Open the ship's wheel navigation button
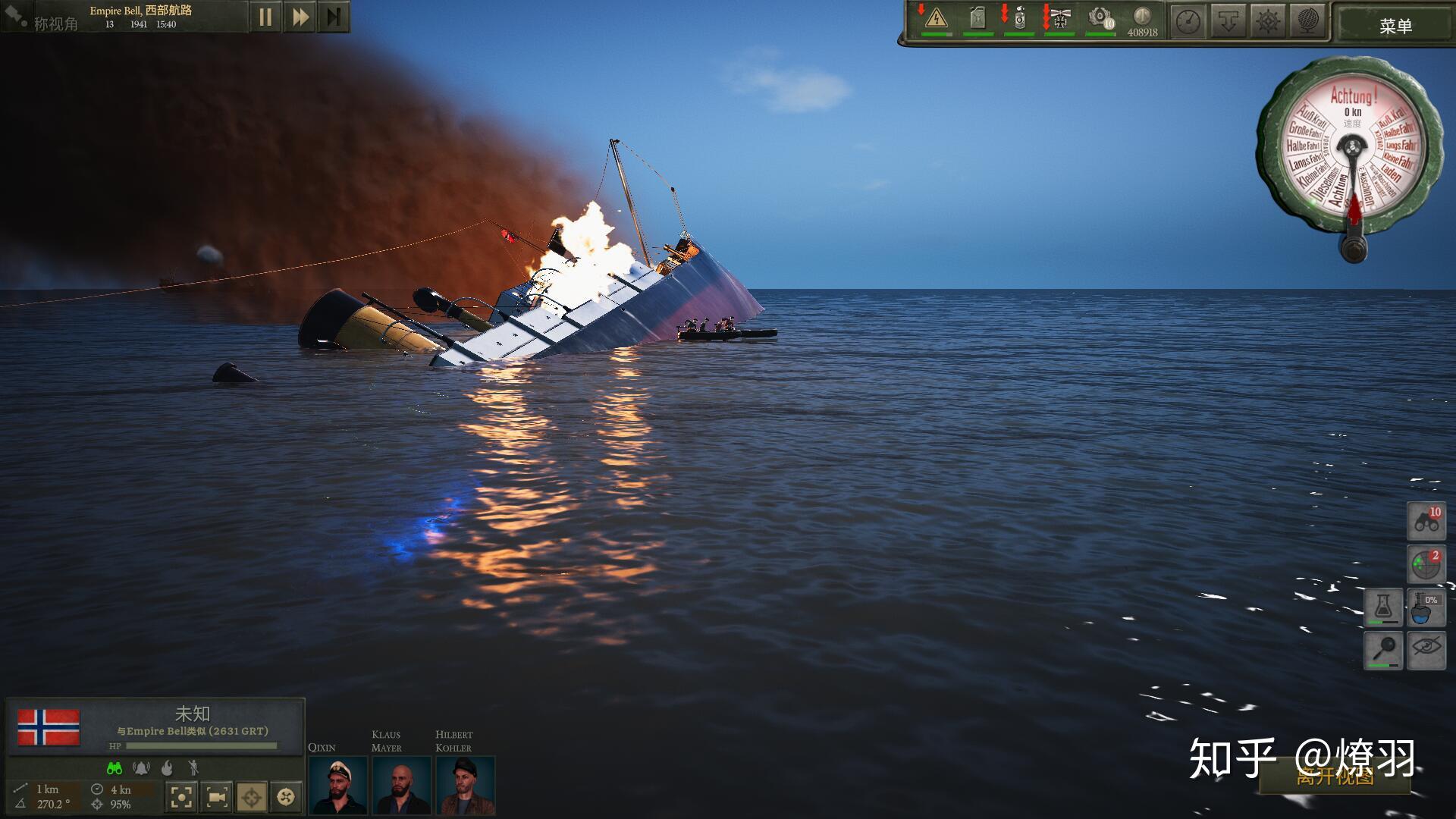This screenshot has height=819, width=1456. (1269, 21)
